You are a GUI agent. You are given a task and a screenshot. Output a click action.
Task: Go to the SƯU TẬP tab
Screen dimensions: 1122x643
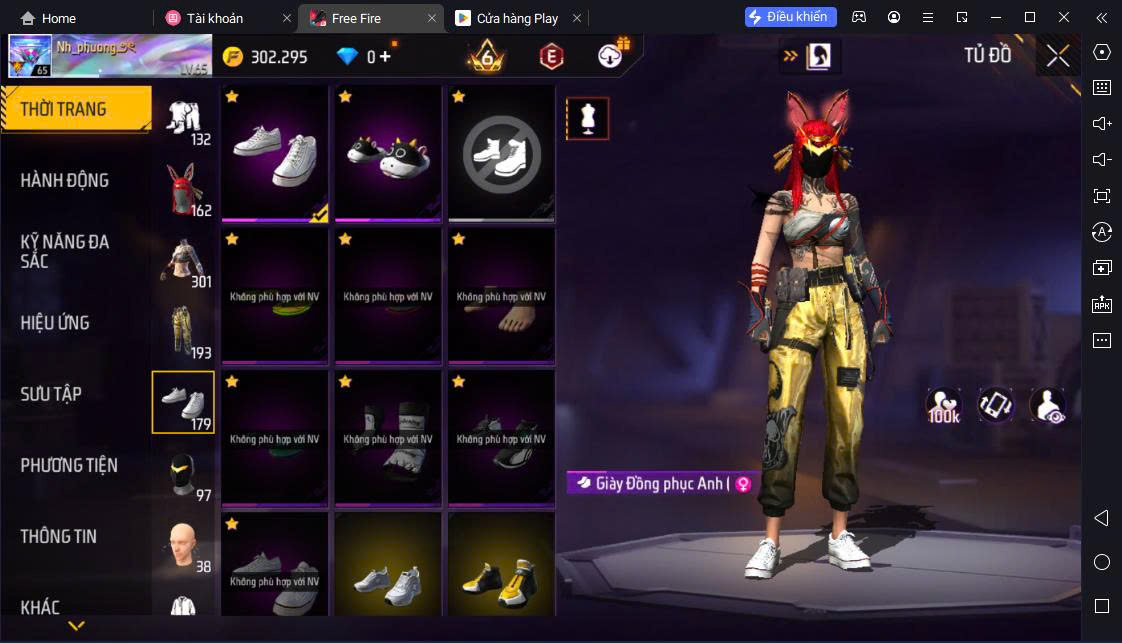pyautogui.click(x=51, y=394)
